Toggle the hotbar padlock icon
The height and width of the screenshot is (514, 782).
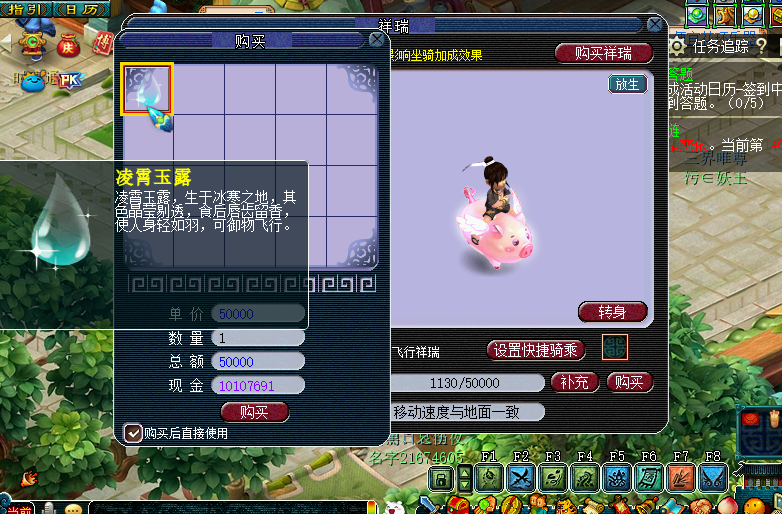pyautogui.click(x=441, y=479)
